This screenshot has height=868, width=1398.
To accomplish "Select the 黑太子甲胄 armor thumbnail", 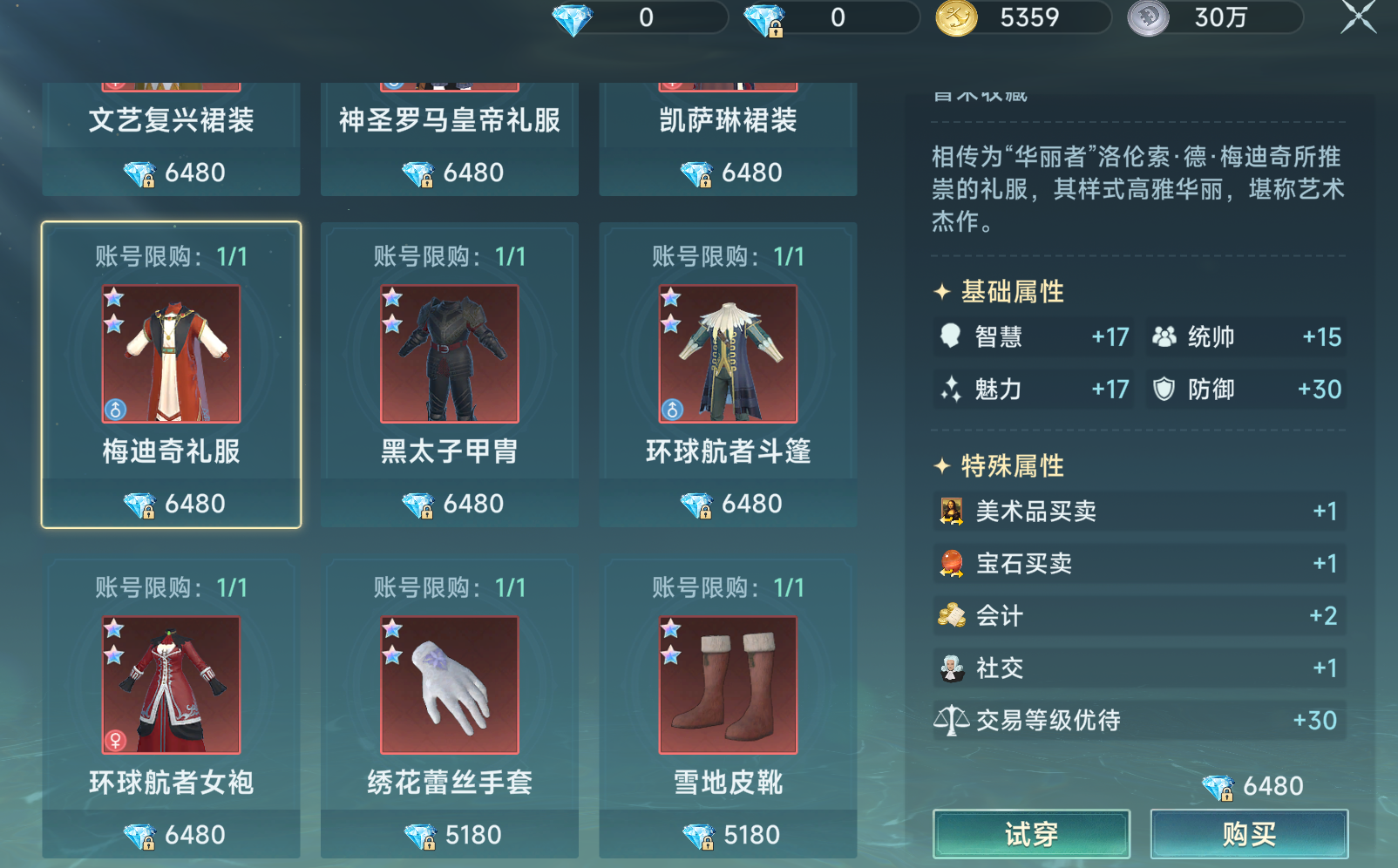I will [448, 354].
